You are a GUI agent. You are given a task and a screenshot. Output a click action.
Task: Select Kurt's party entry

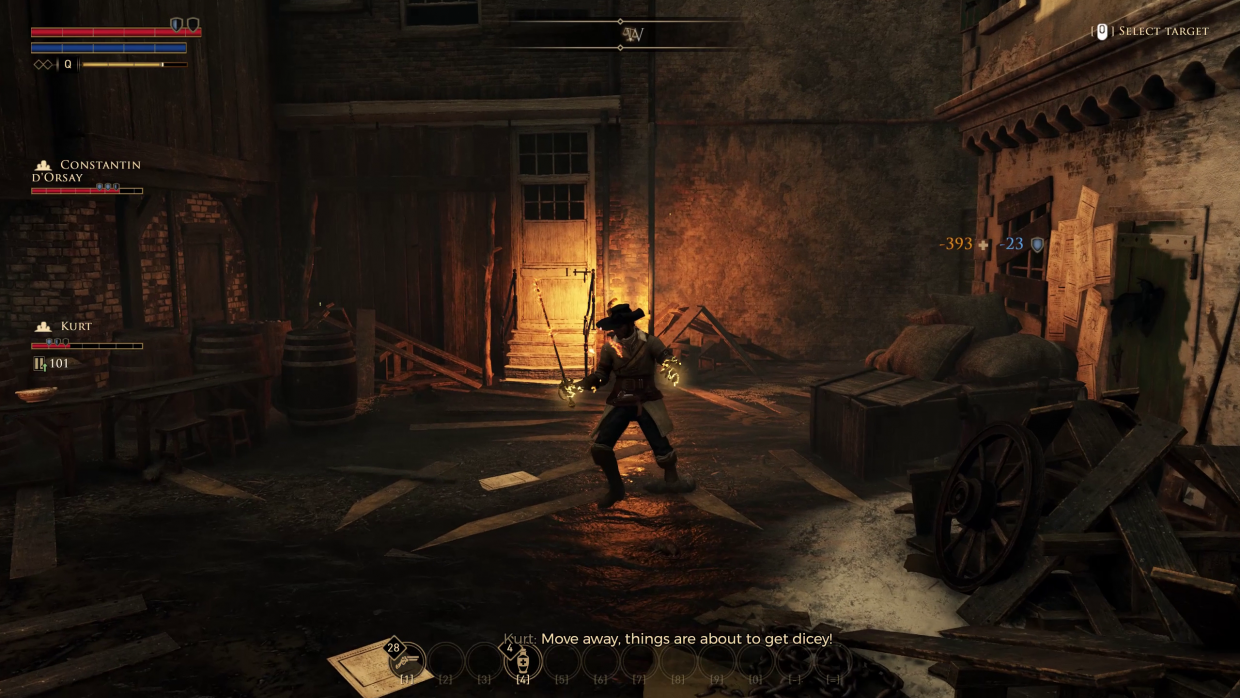[75, 327]
